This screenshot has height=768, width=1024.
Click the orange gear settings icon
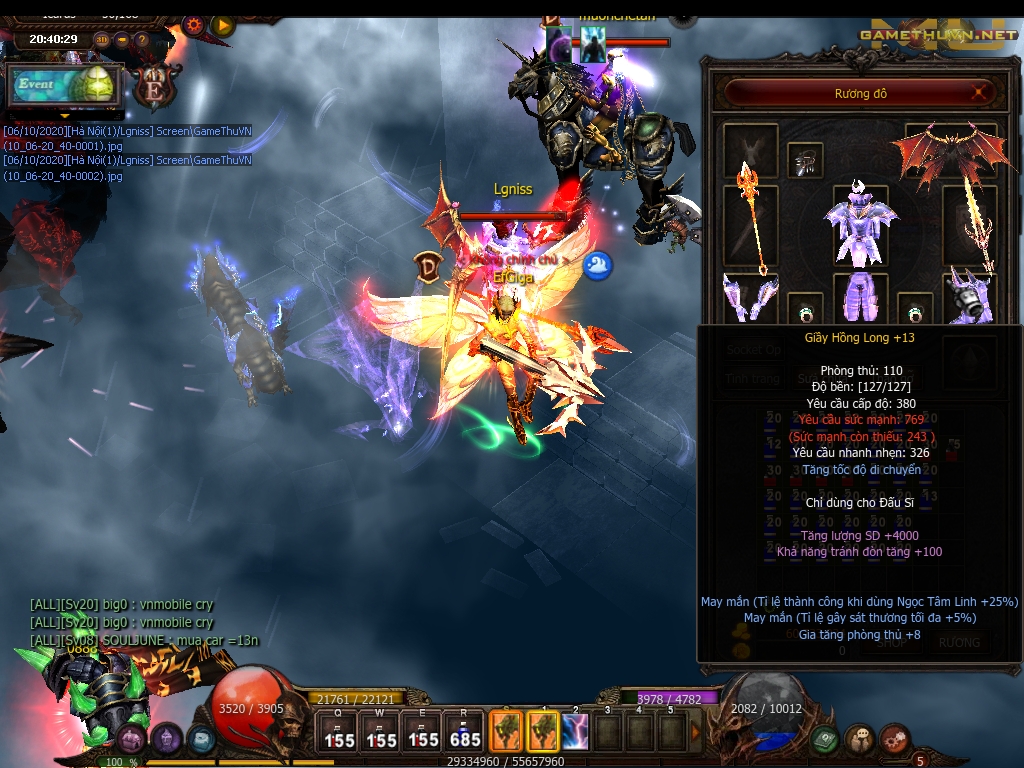pyautogui.click(x=193, y=25)
